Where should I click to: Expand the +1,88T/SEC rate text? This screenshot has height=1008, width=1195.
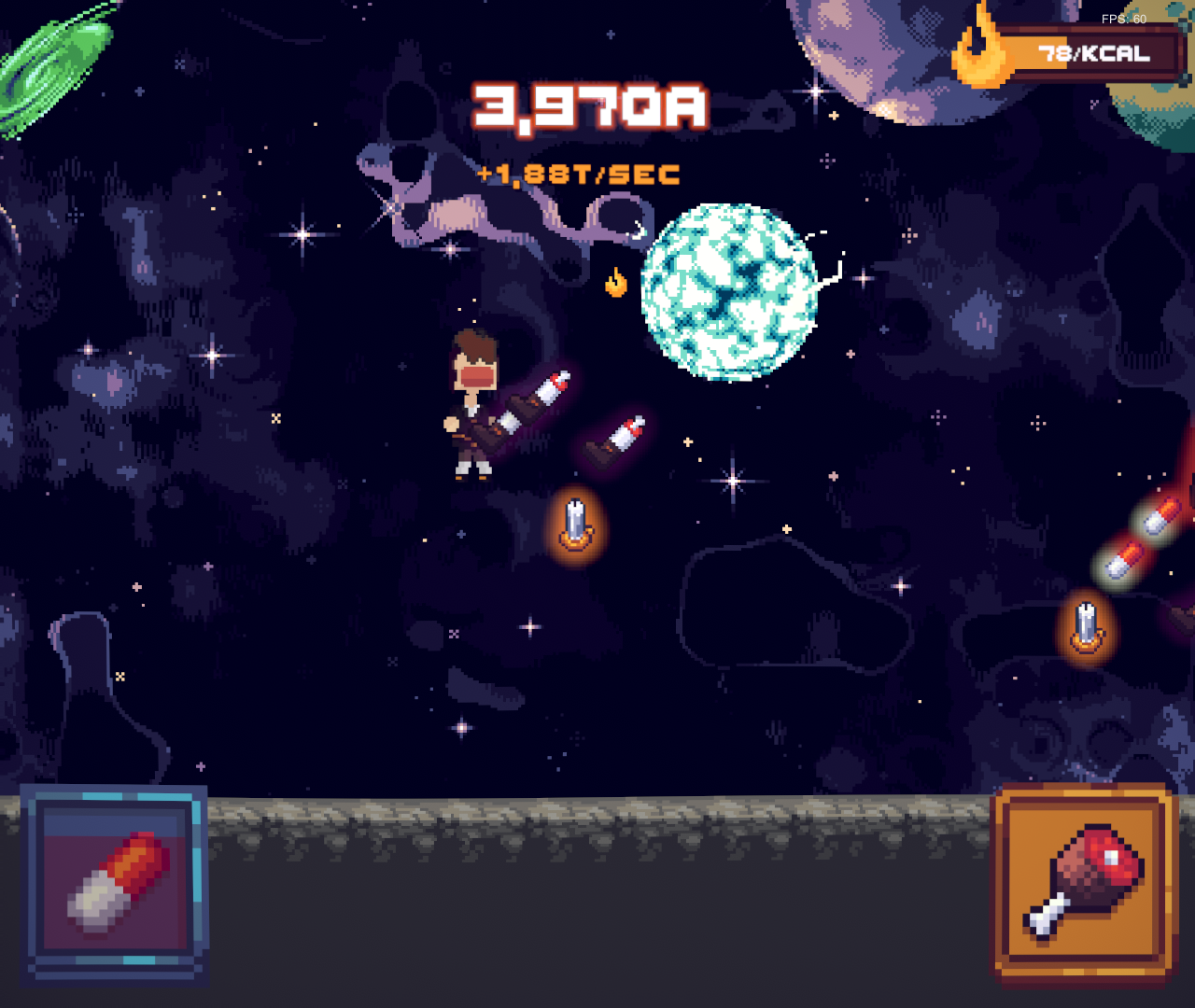tap(577, 172)
